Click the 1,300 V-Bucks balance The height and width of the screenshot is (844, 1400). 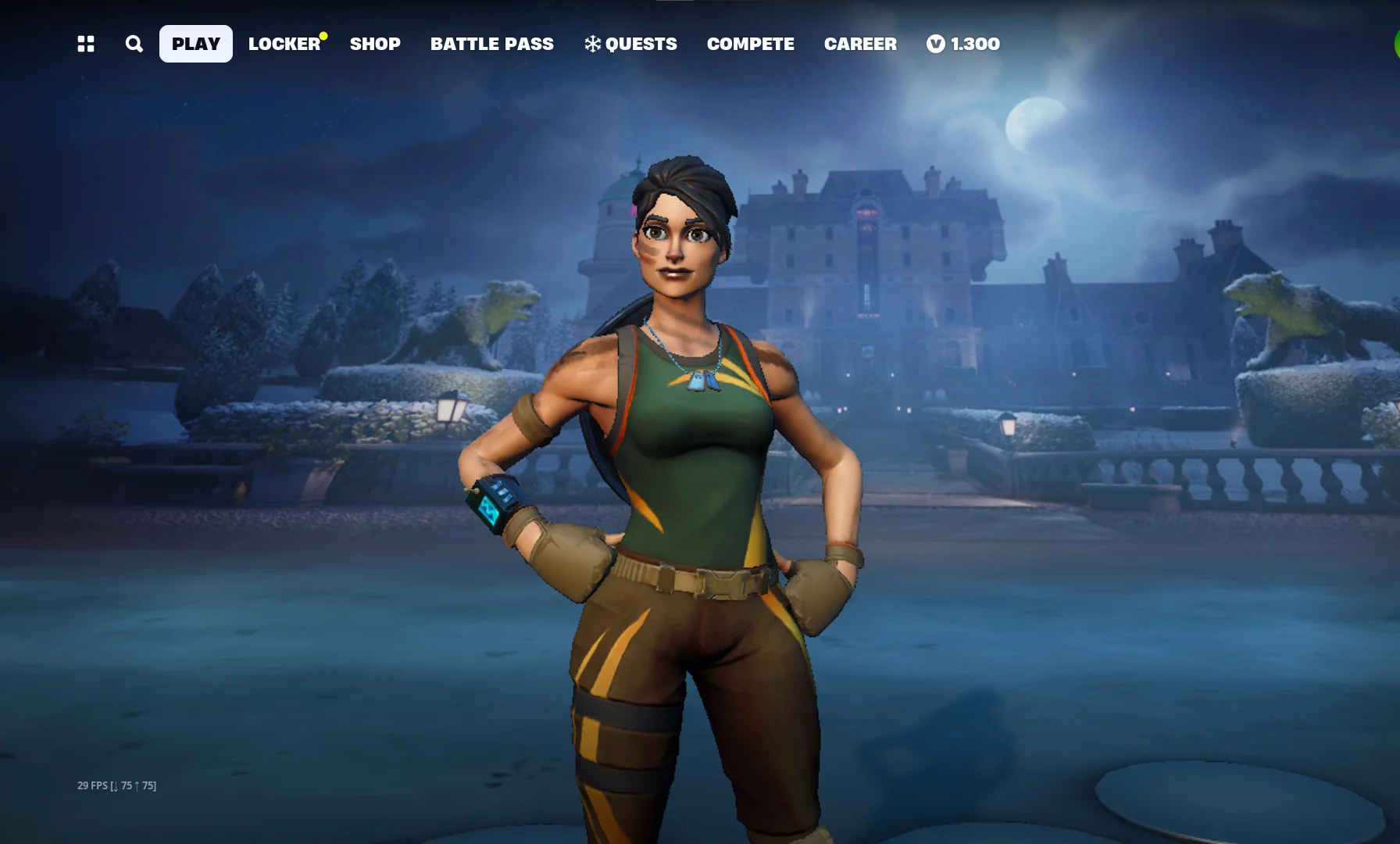[963, 44]
